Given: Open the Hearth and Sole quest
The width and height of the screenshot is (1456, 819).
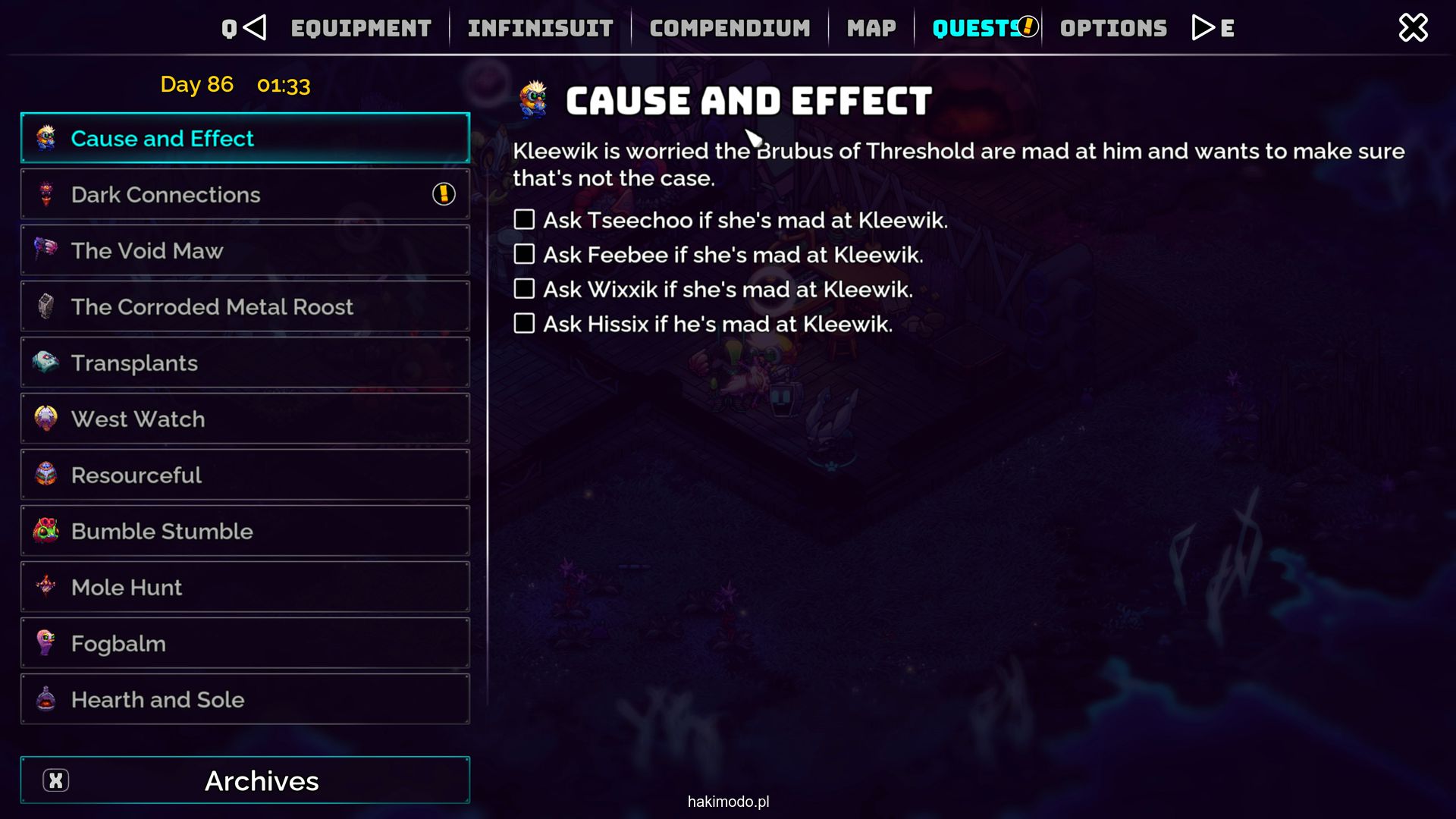Looking at the screenshot, I should click(x=245, y=699).
